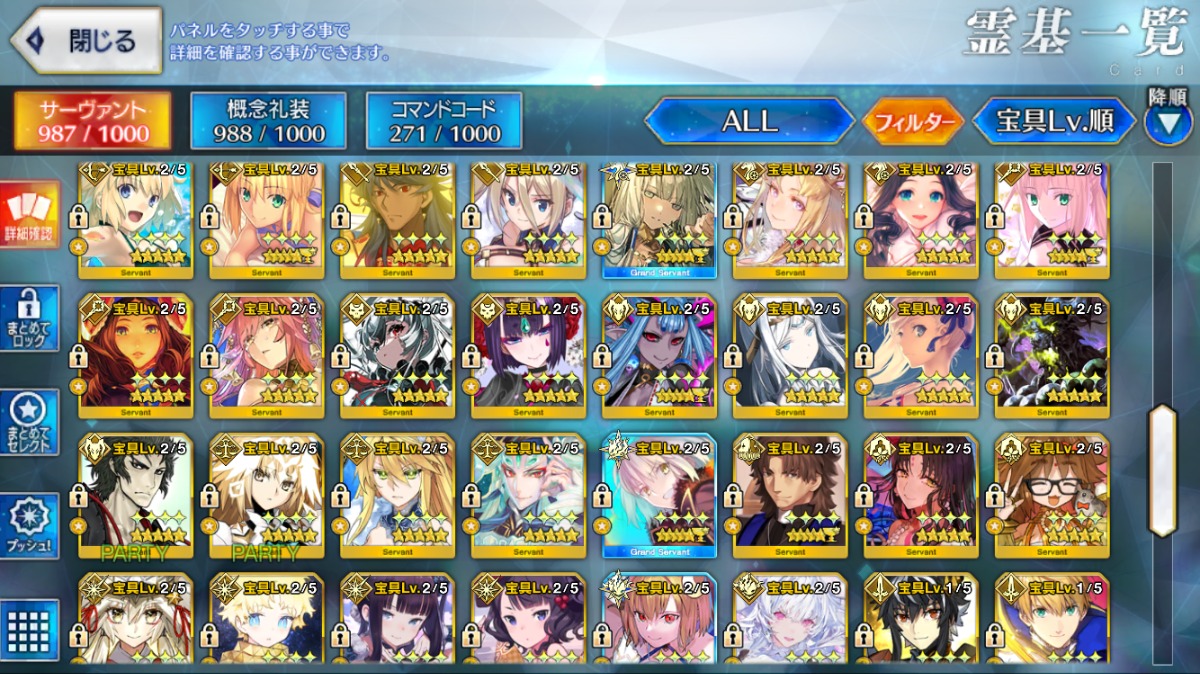Open the フィルター options
Viewport: 1200px width, 674px height.
tap(914, 122)
